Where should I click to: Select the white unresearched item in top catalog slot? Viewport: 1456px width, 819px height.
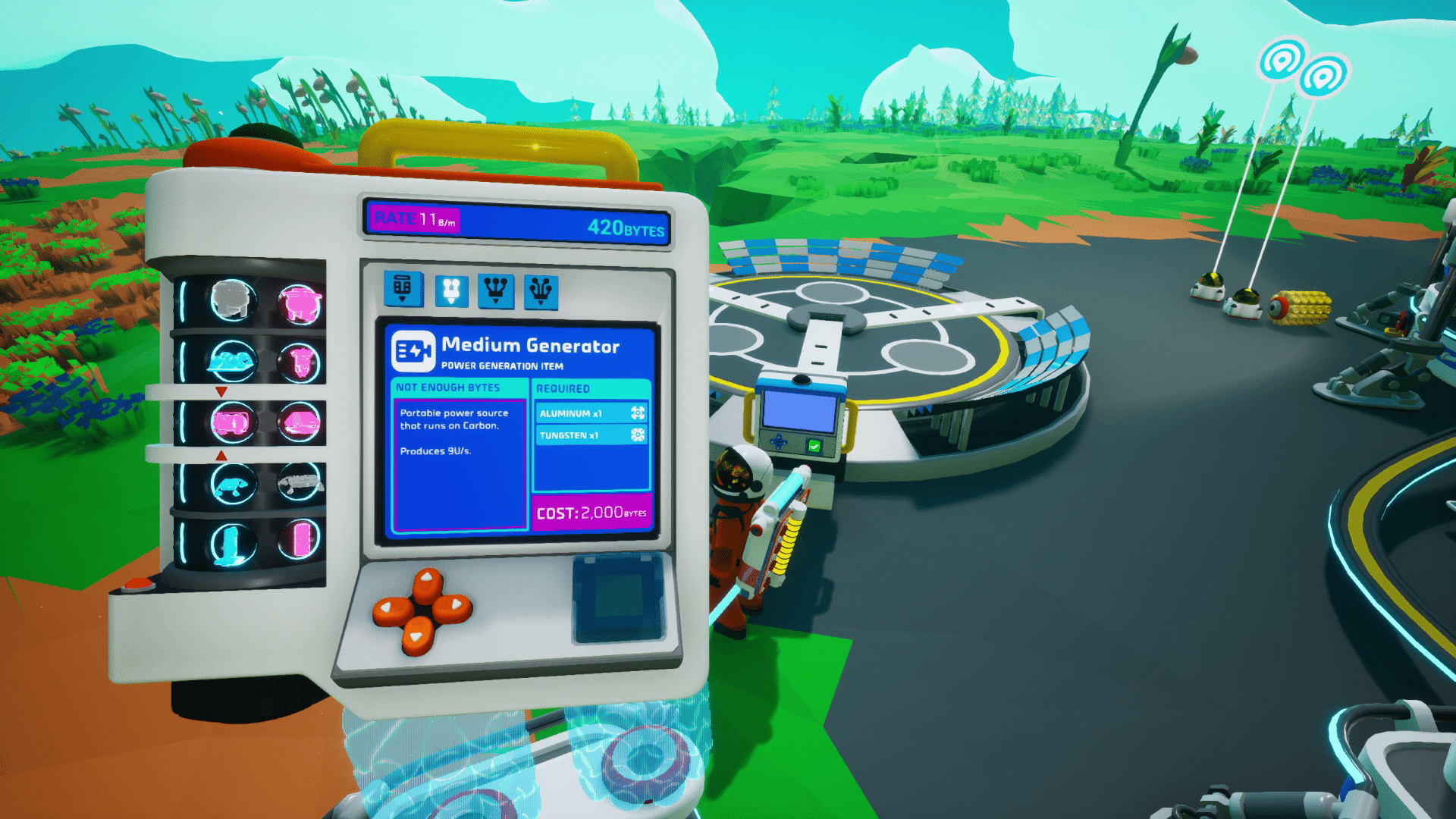tap(231, 300)
